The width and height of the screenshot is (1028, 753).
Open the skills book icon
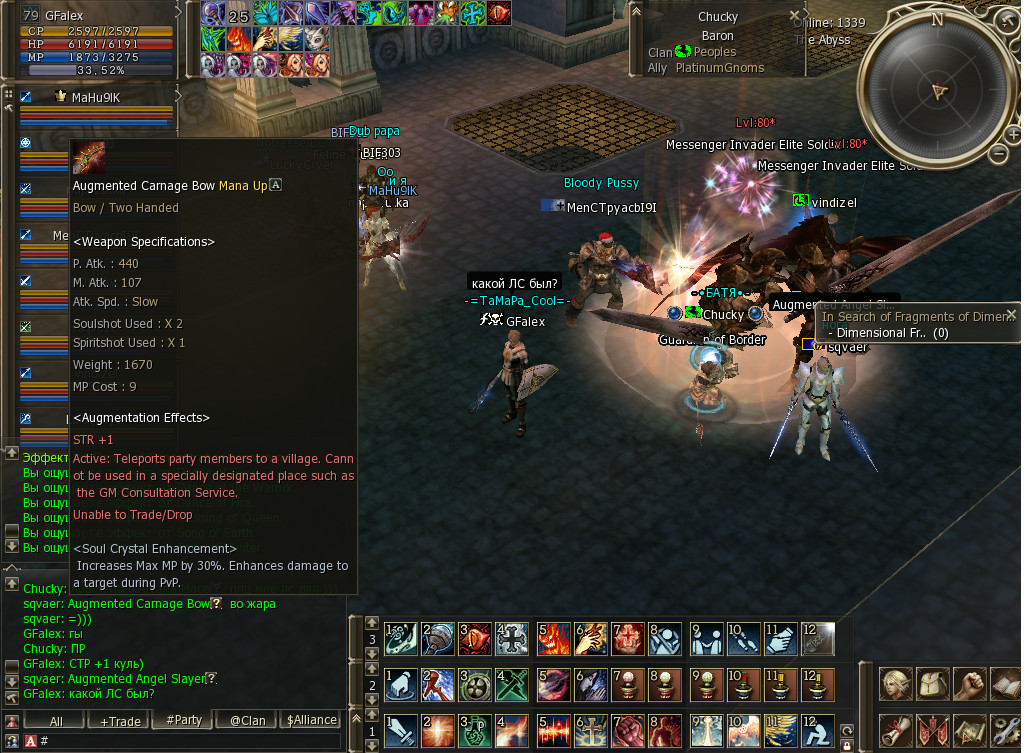1006,685
